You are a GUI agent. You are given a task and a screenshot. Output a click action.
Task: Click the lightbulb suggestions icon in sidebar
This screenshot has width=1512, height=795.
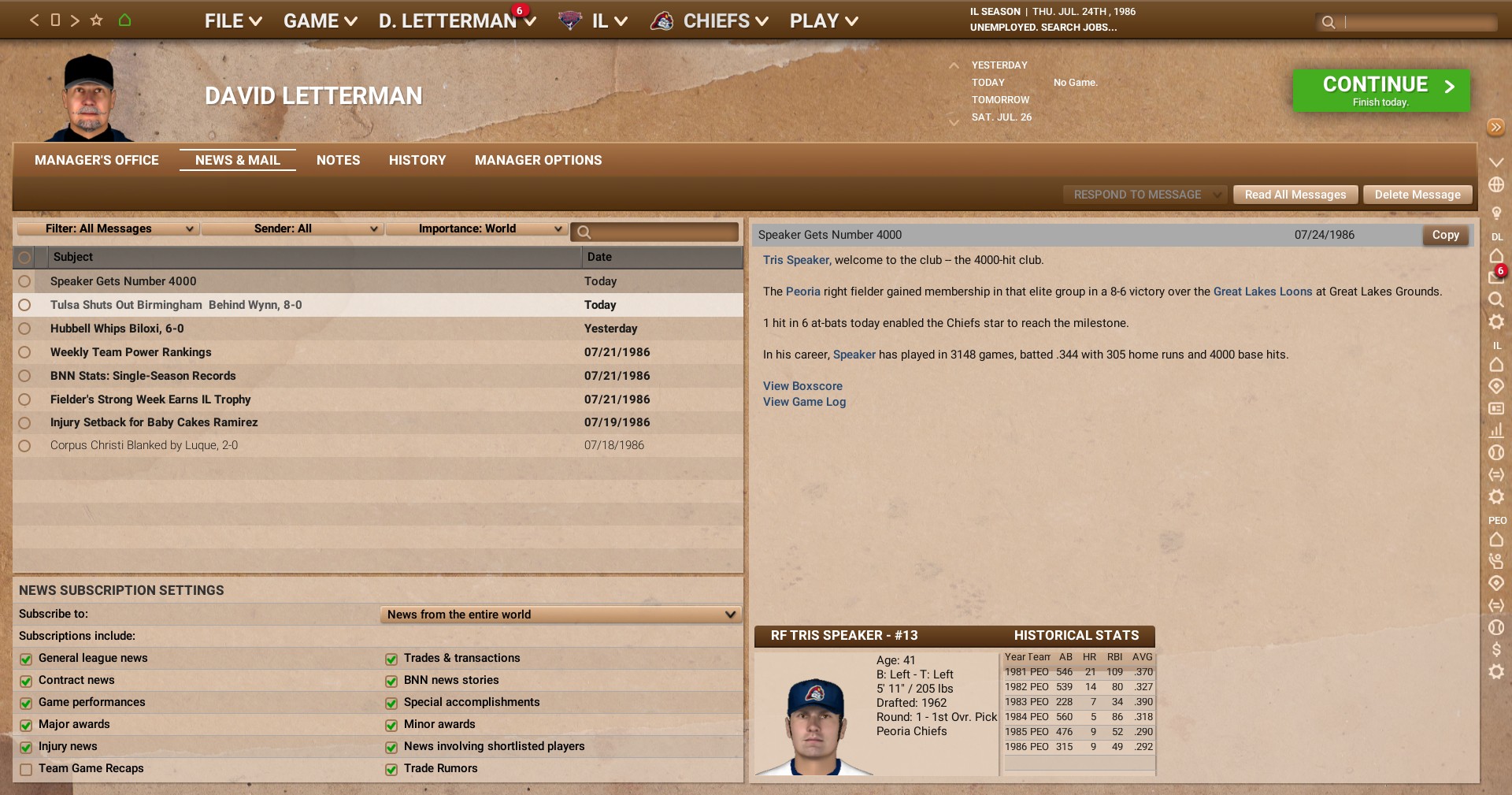(x=1498, y=213)
